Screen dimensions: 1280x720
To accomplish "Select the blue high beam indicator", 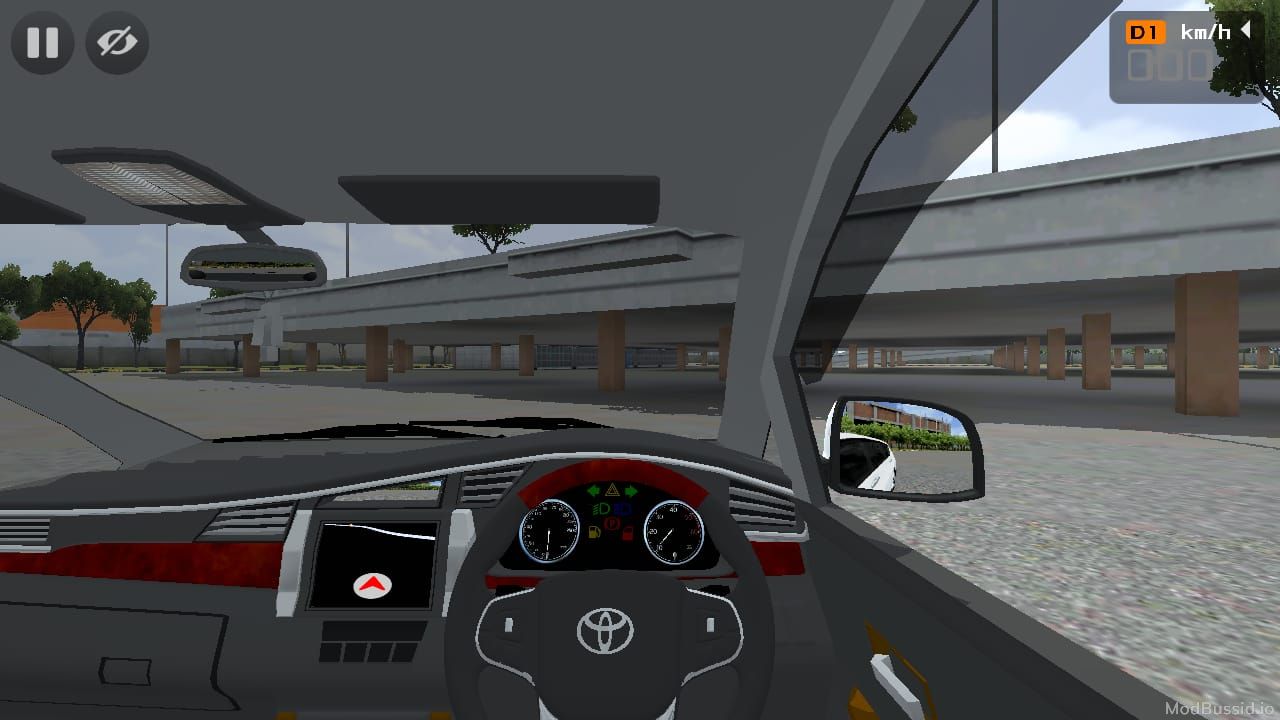I will pyautogui.click(x=622, y=509).
